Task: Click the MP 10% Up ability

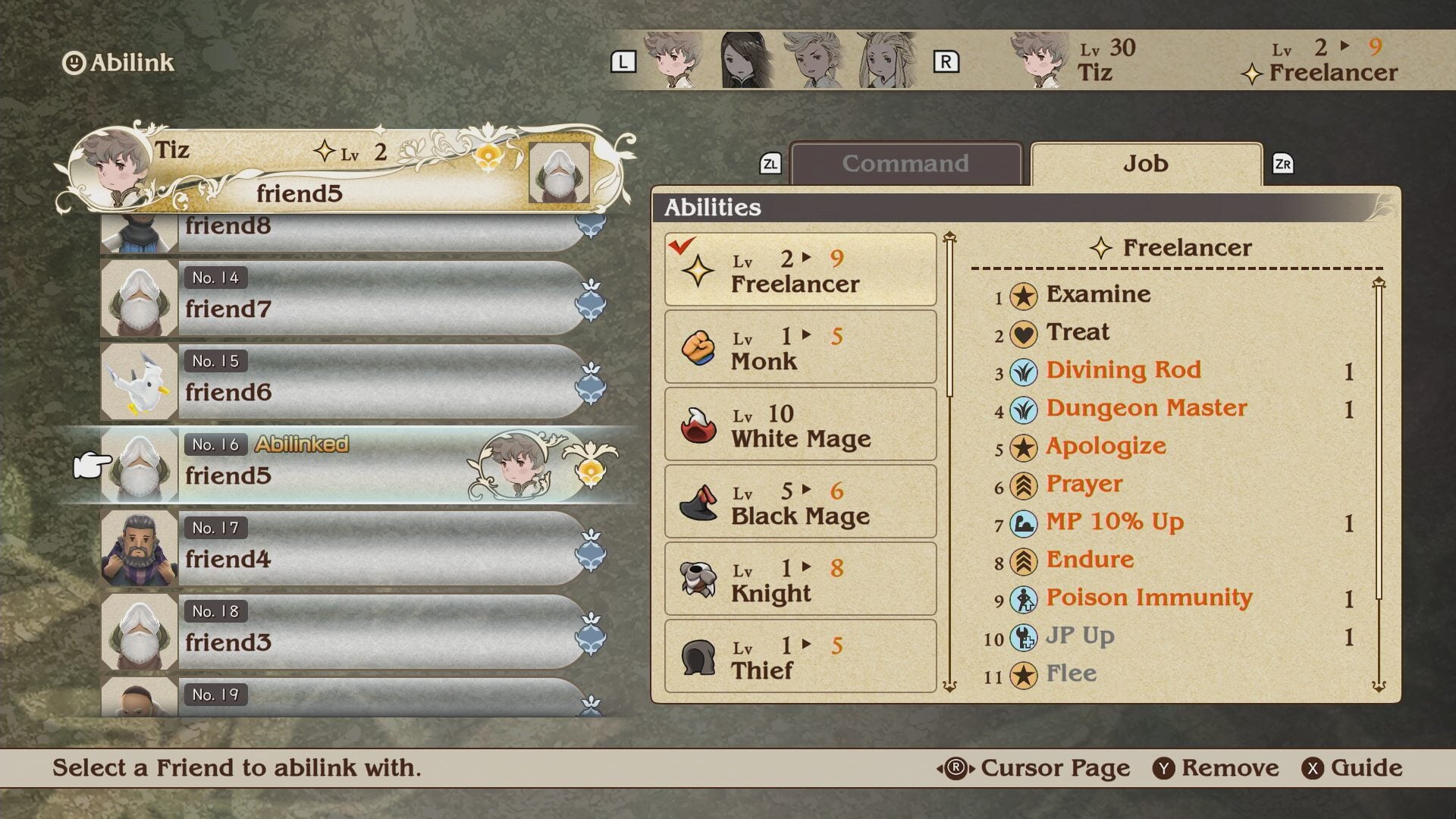Action: tap(1114, 522)
